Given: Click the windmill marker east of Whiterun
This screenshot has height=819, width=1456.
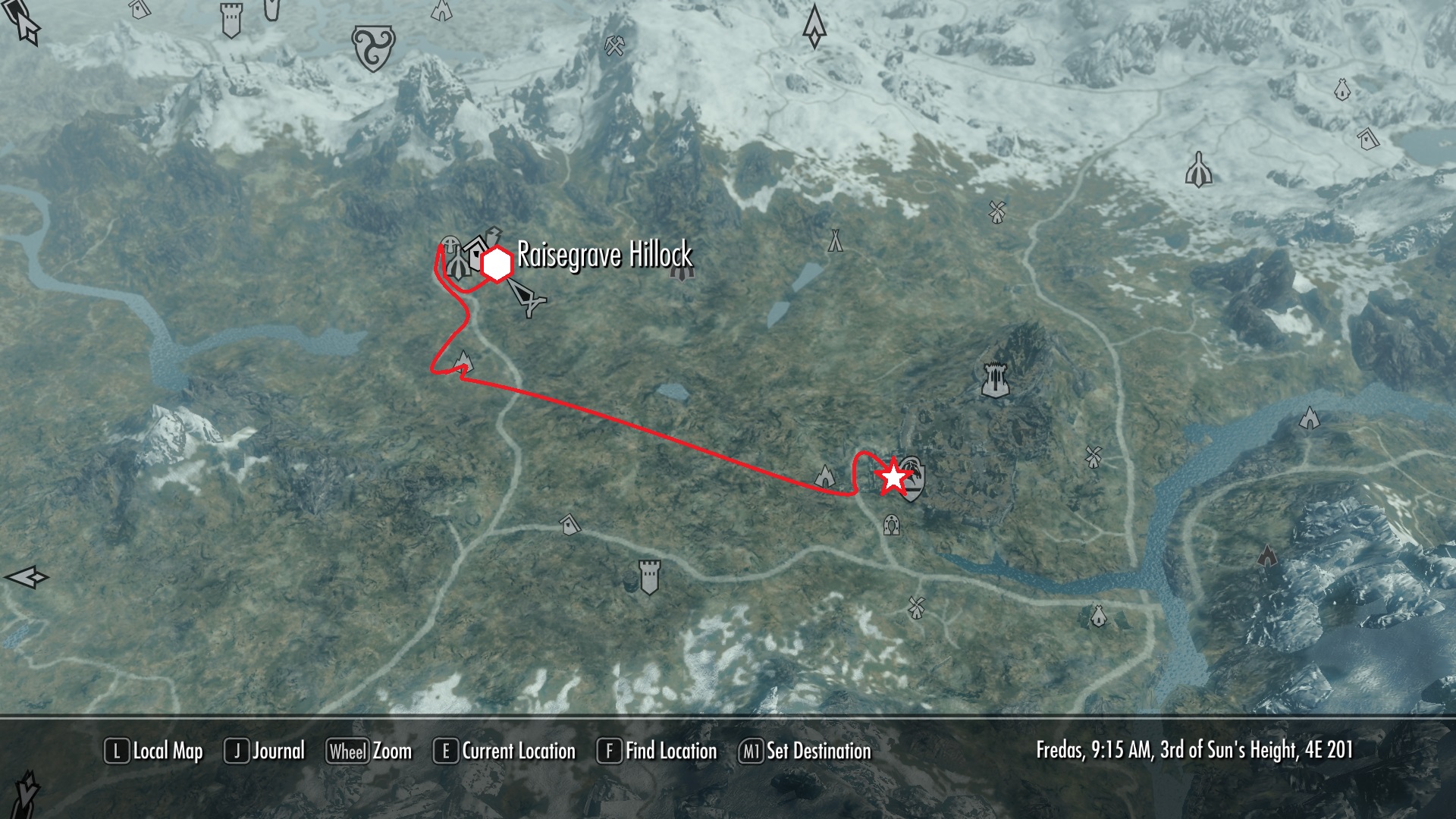Looking at the screenshot, I should pos(1093,456).
